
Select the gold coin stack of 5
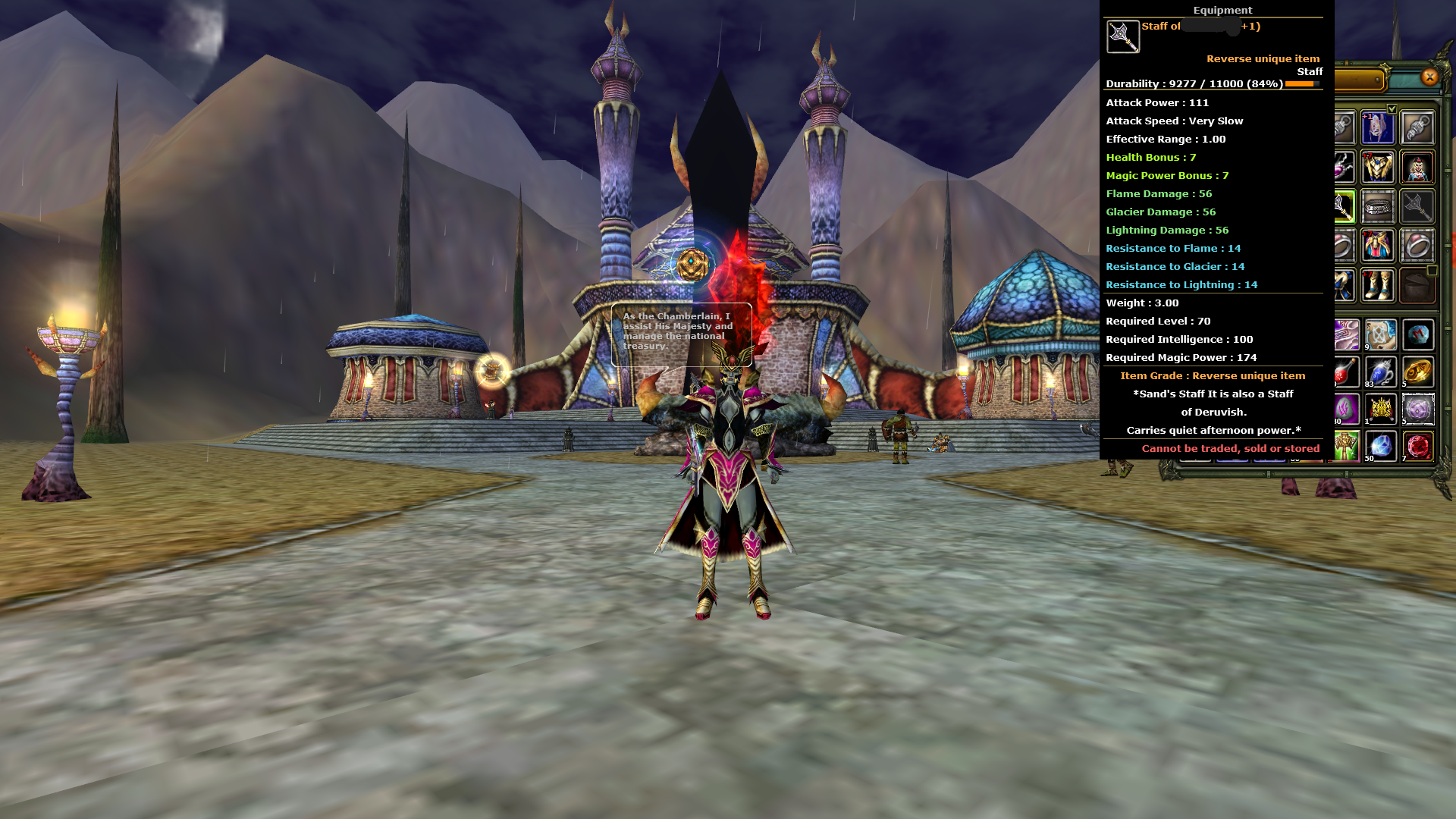pos(1417,372)
